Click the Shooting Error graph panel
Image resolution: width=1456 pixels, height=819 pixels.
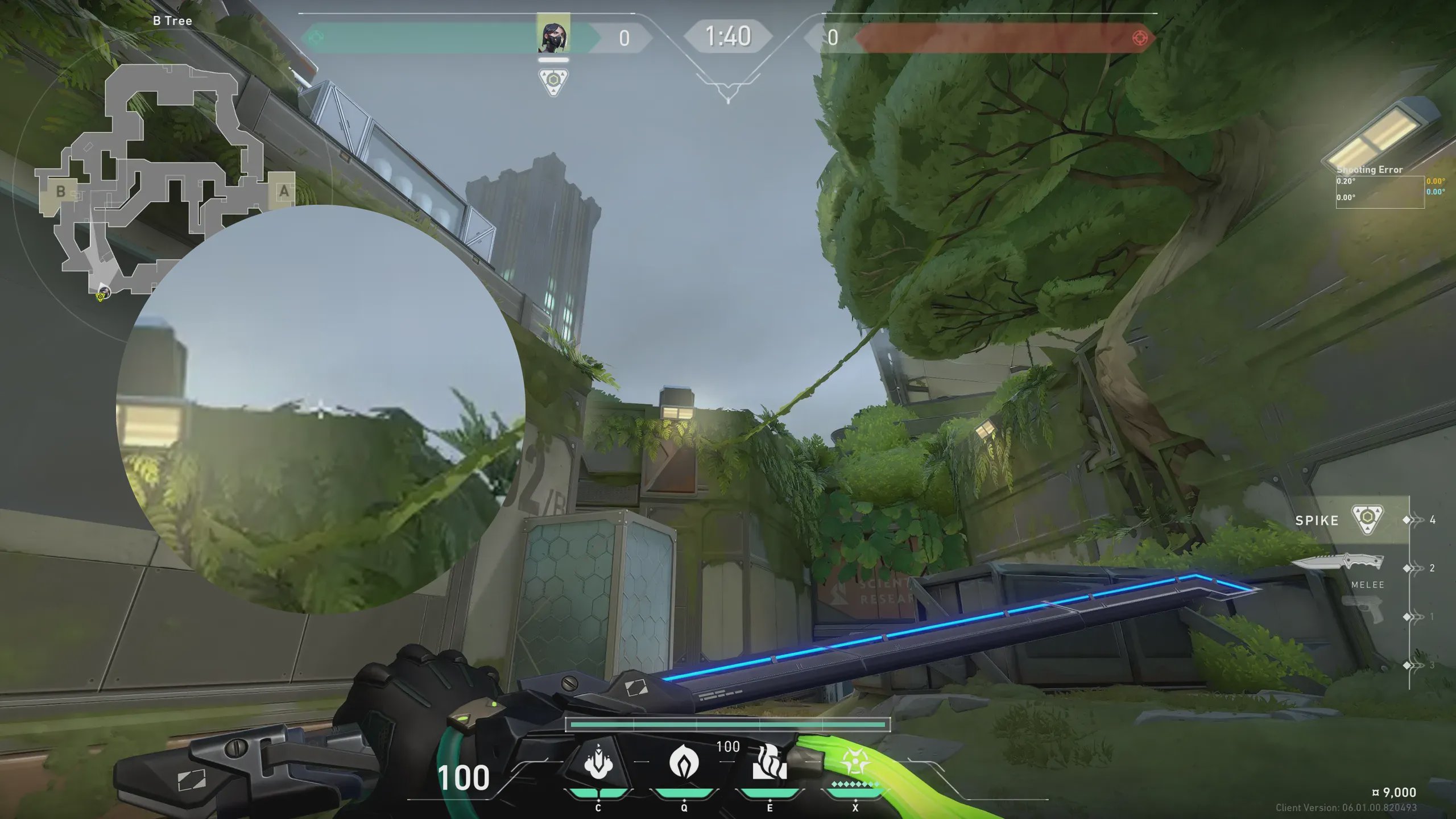(x=1380, y=192)
